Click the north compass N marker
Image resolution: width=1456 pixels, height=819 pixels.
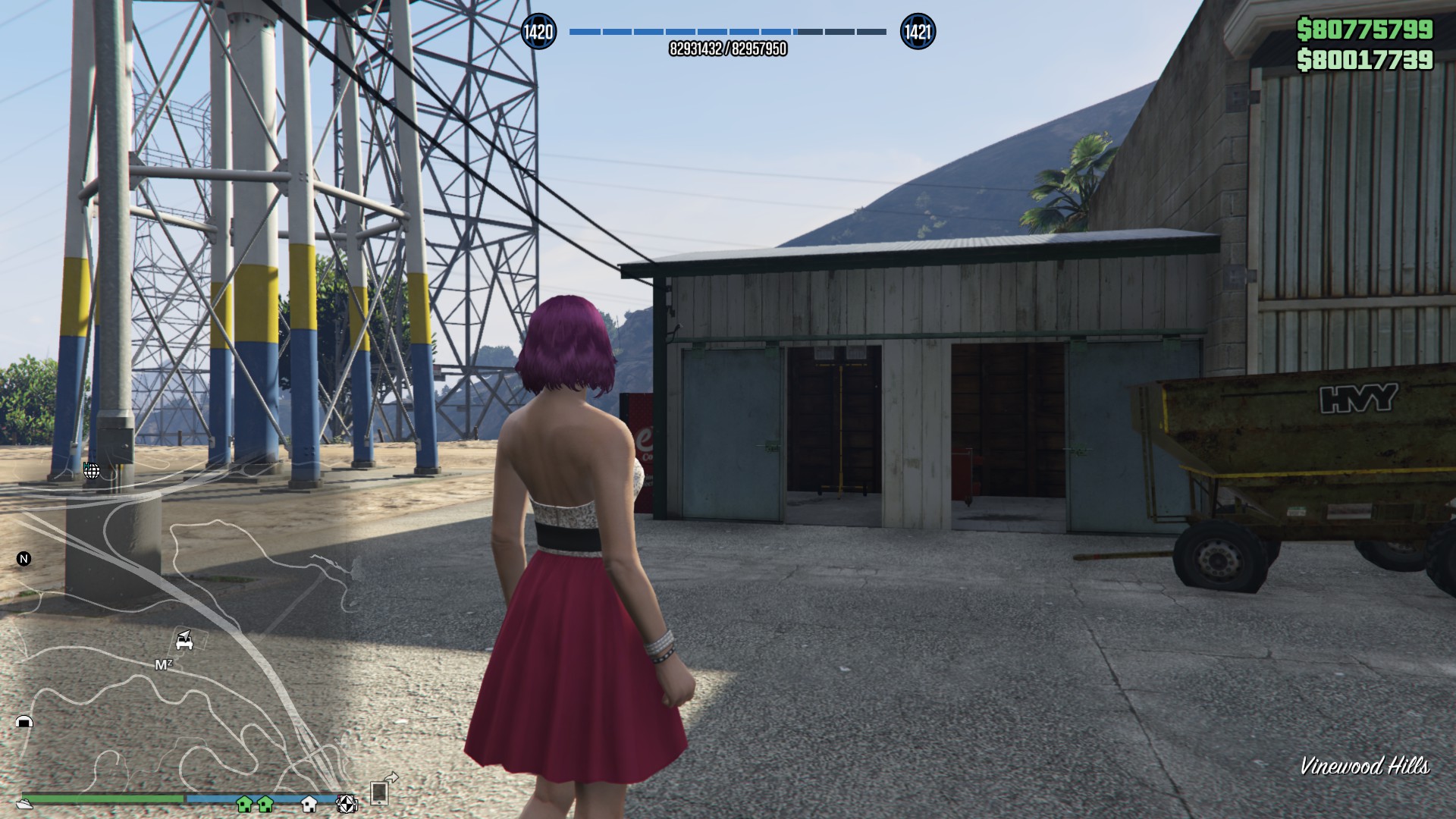[x=24, y=560]
